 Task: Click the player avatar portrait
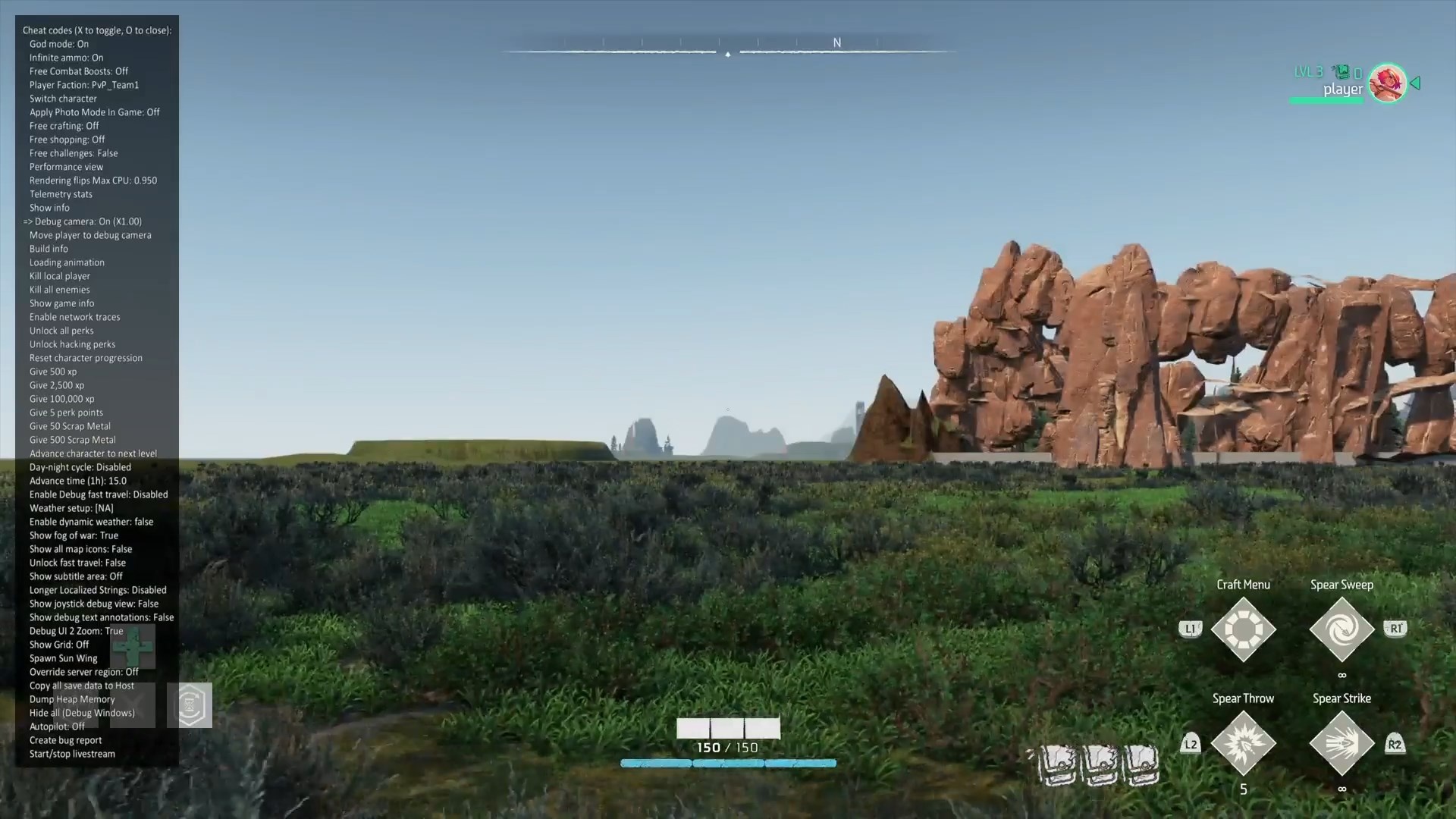click(x=1387, y=83)
